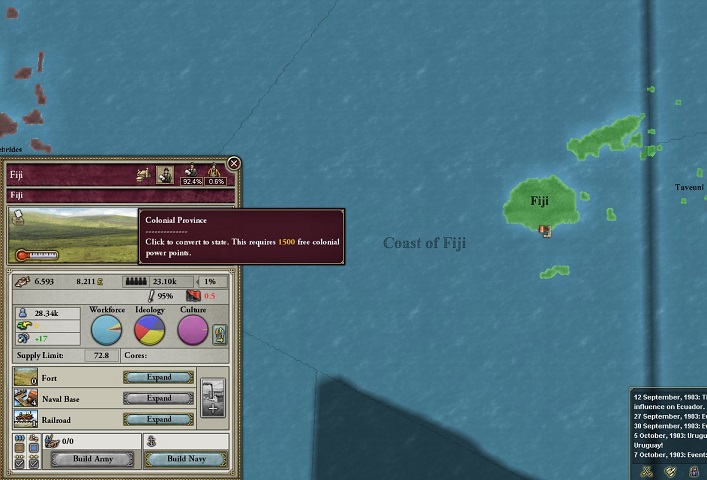Click the crossed swords log filter icon

(x=647, y=470)
